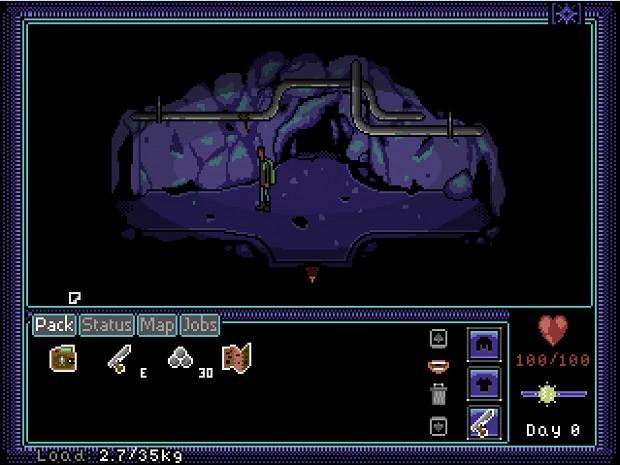The width and height of the screenshot is (620, 465).
Task: Select the headgear equipment slot
Action: [x=483, y=342]
